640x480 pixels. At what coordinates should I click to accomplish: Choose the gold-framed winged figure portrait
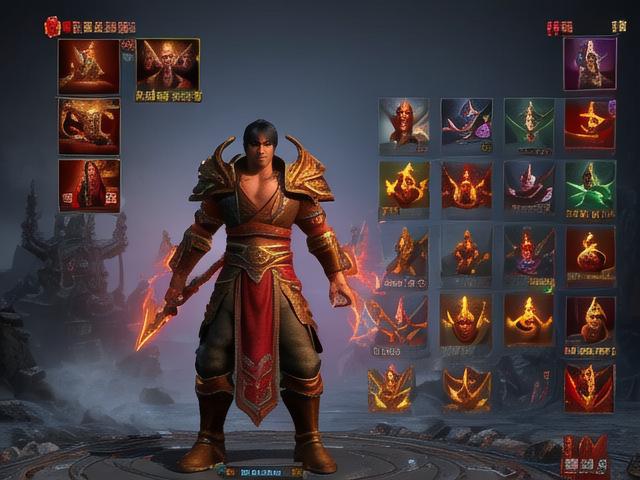pos(167,65)
